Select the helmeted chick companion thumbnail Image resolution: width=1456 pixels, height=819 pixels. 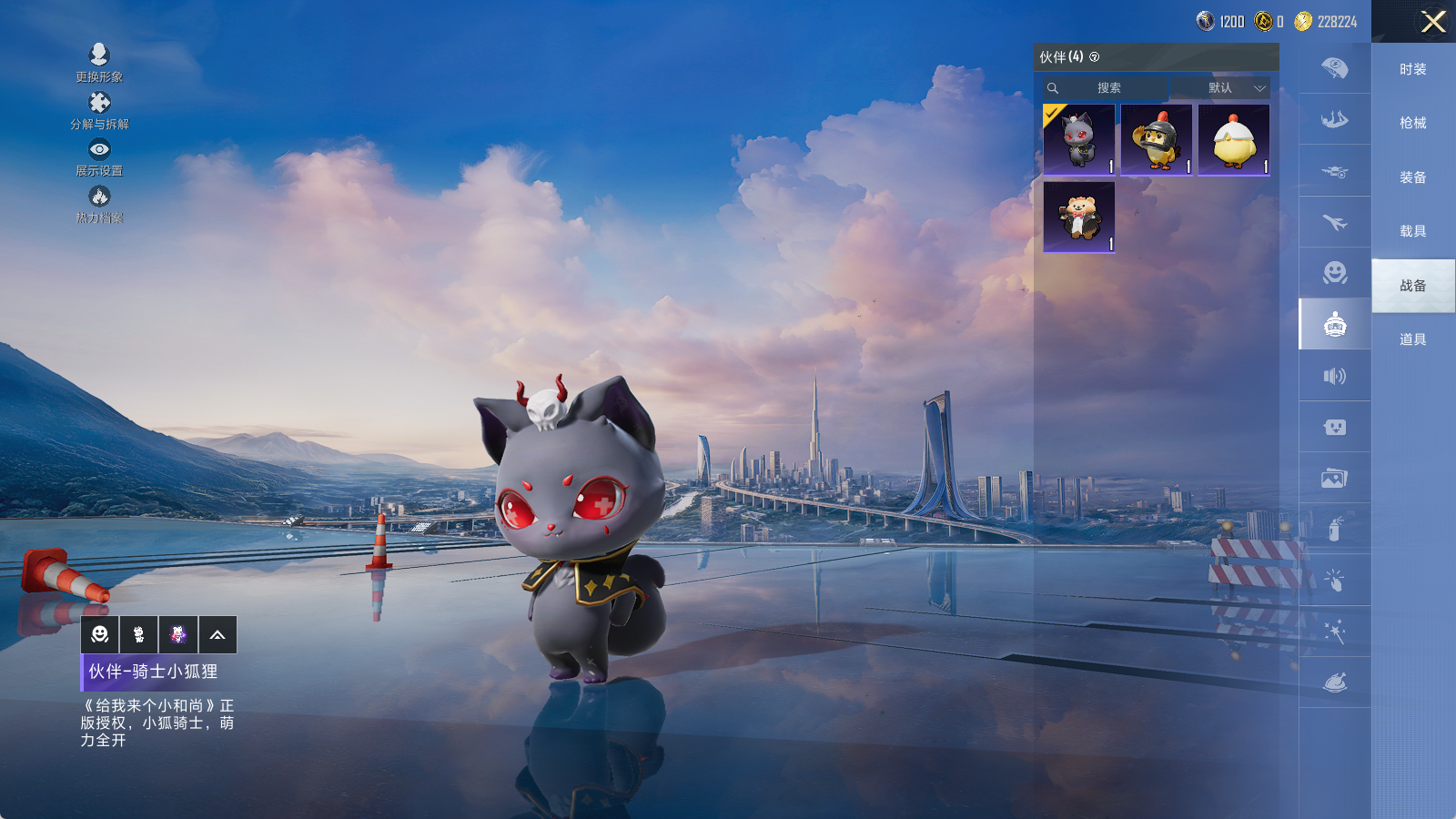point(1156,139)
